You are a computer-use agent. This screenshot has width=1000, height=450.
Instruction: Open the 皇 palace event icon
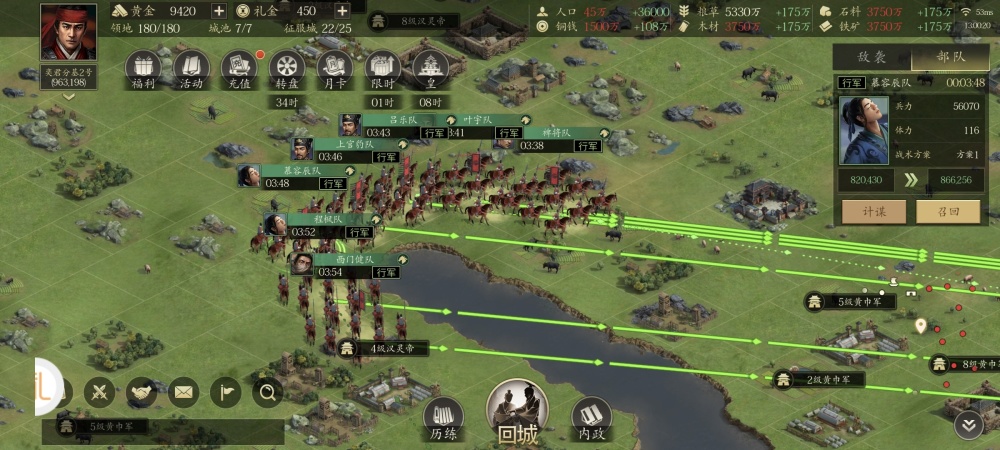430,69
